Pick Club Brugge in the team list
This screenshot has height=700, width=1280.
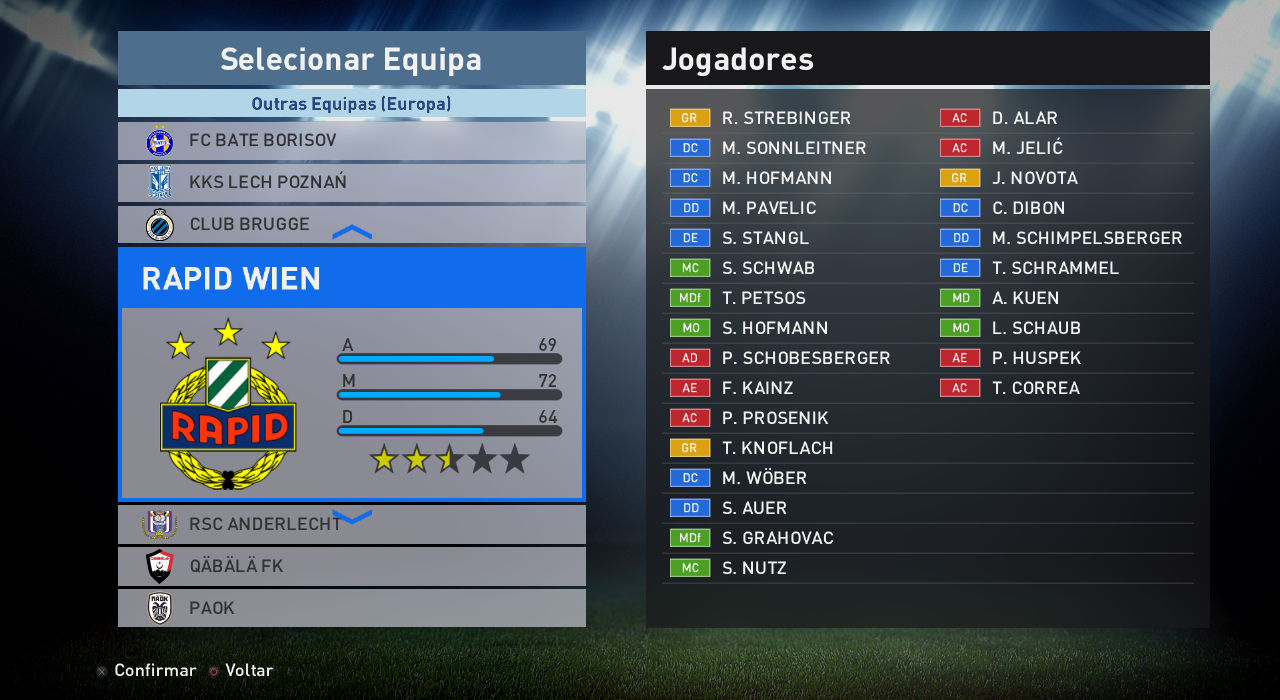click(x=351, y=224)
